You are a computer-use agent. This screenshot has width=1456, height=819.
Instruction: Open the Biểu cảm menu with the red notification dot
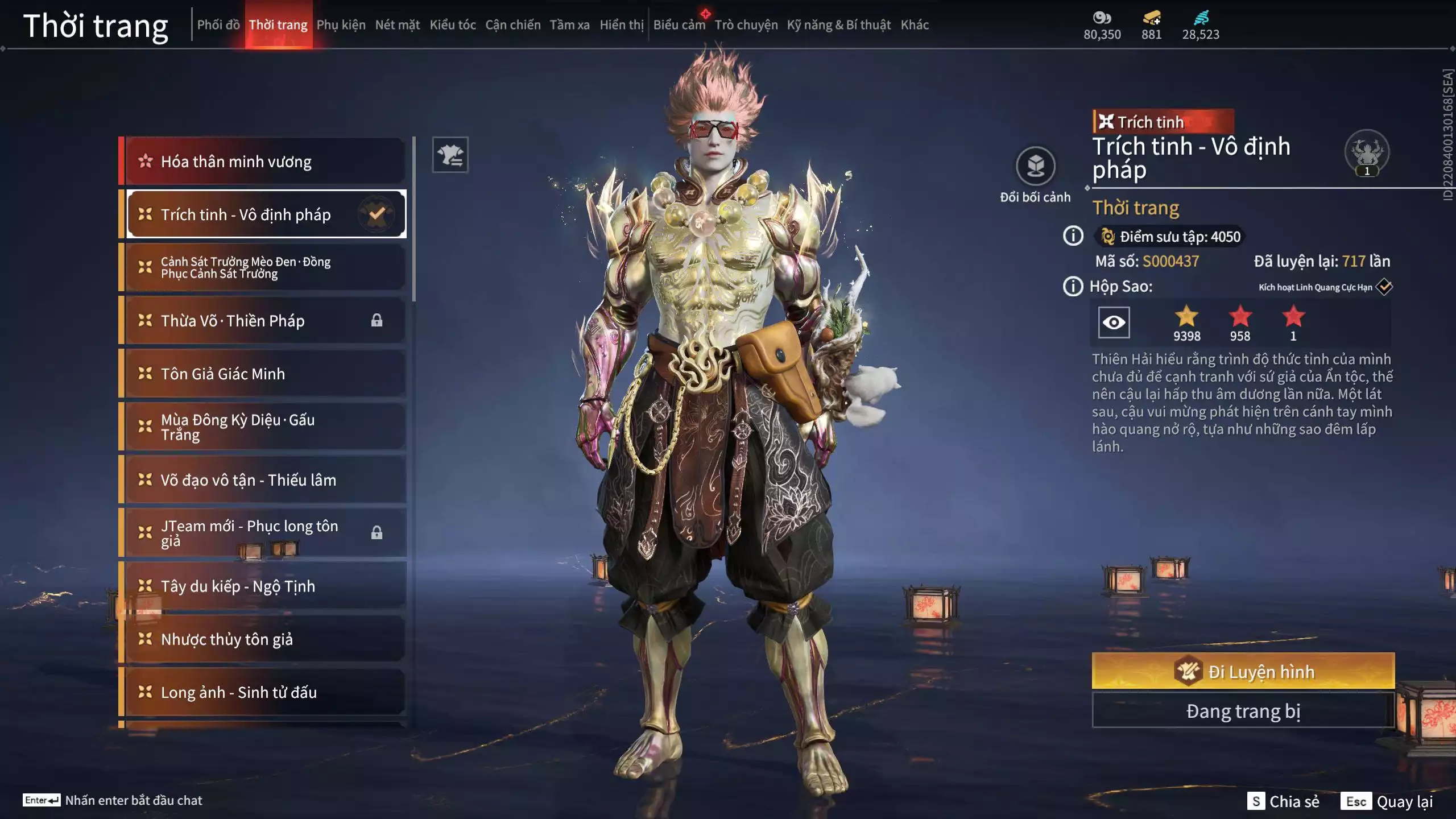point(679,24)
